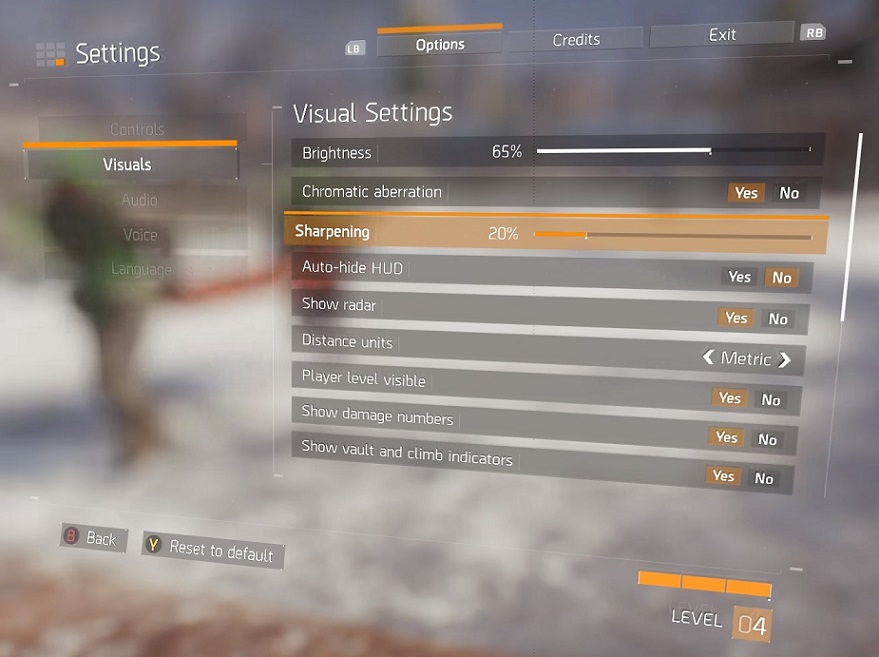Select the Visuals settings section
The image size is (879, 657).
tap(128, 164)
